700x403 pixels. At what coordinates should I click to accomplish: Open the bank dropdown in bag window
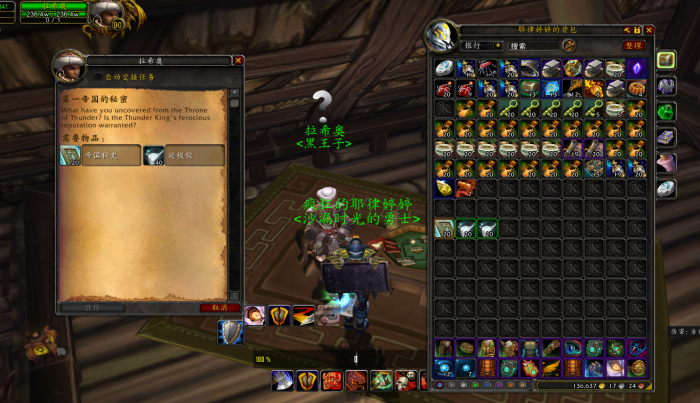click(x=497, y=45)
